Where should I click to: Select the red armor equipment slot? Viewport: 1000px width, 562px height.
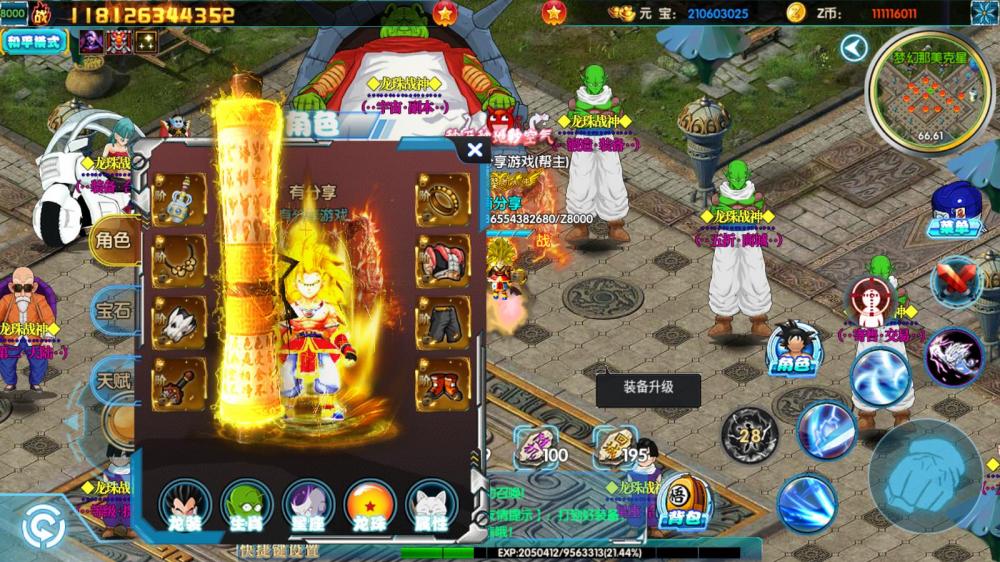click(x=443, y=261)
